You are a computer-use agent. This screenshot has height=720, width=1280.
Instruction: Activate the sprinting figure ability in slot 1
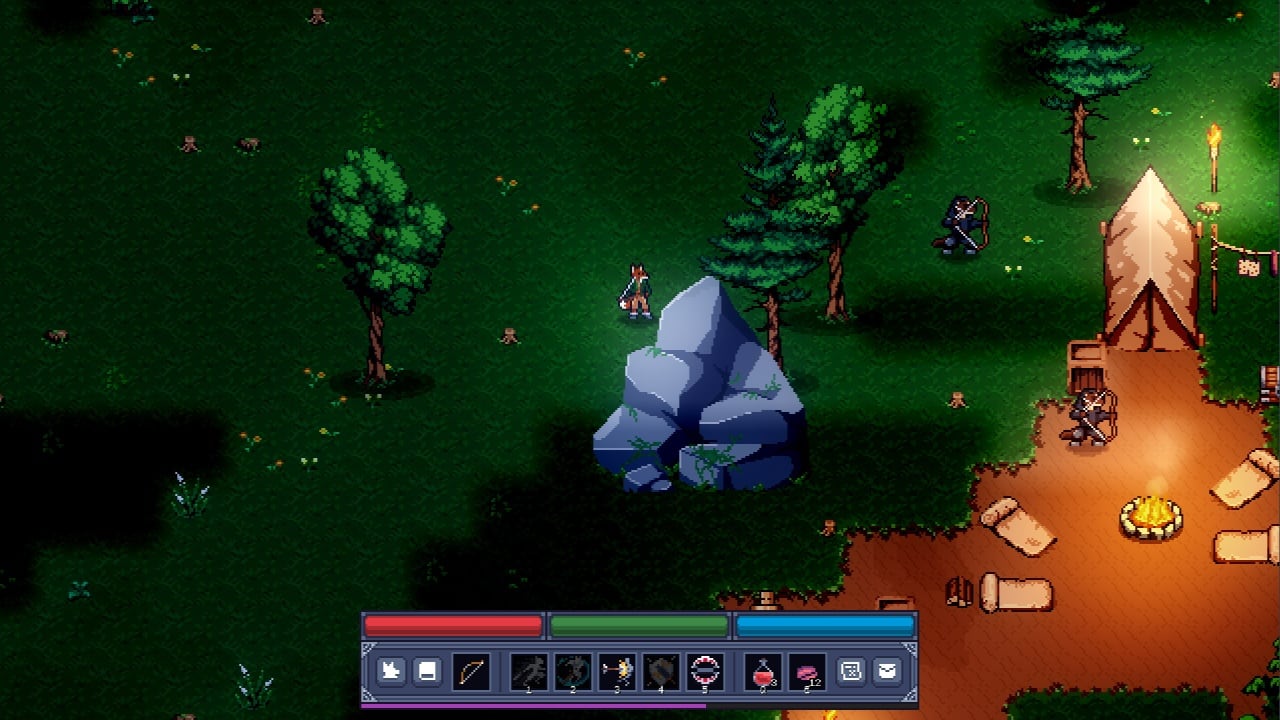pyautogui.click(x=529, y=672)
